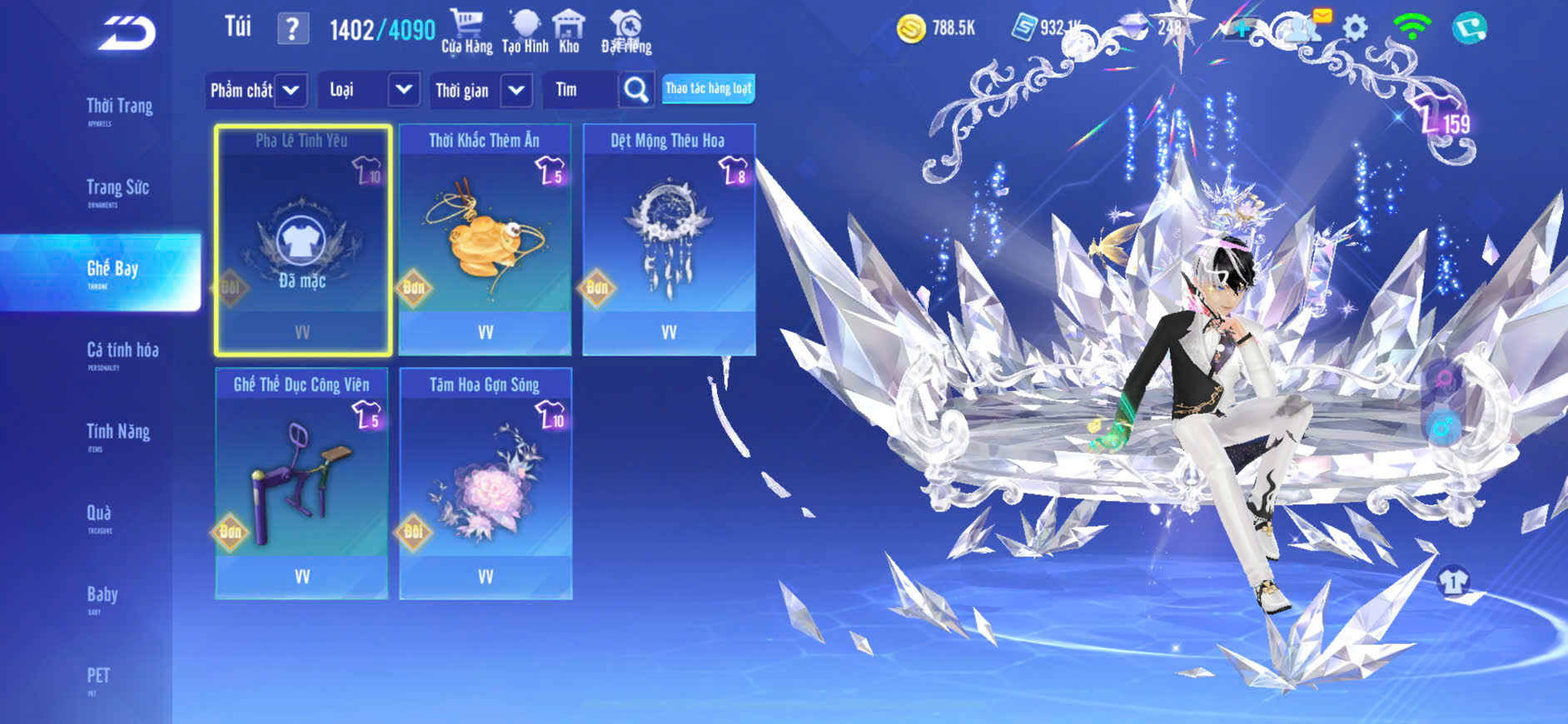This screenshot has height=724, width=1568.
Task: Open the Tính Năng tab
Action: click(117, 433)
